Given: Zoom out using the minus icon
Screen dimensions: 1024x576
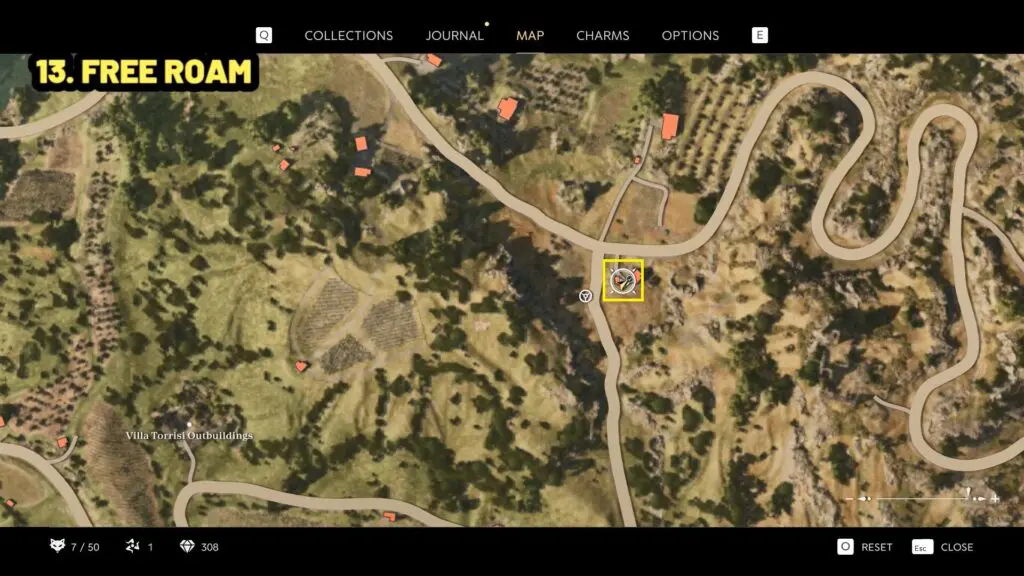Looking at the screenshot, I should 850,497.
